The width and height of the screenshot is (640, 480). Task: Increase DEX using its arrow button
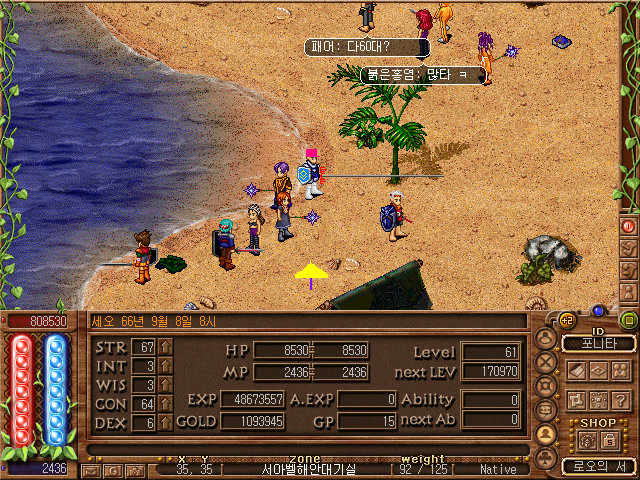point(166,423)
